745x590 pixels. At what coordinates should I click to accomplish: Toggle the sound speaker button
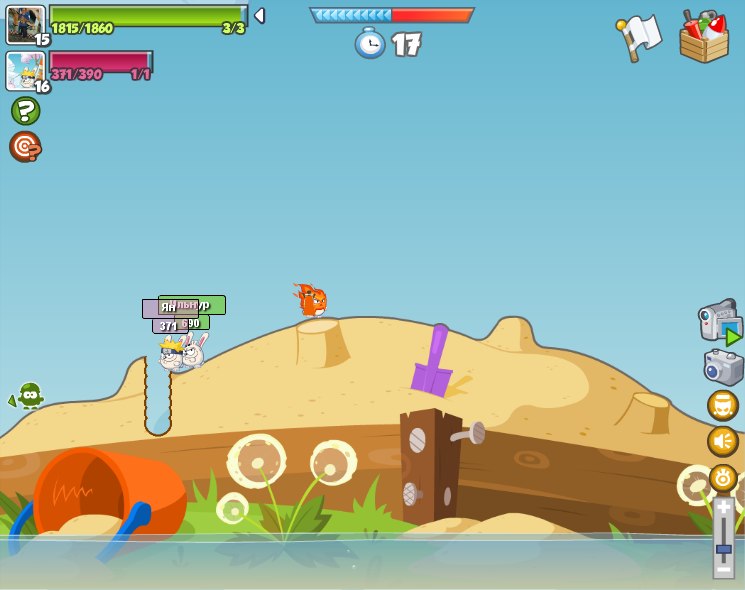pos(722,441)
